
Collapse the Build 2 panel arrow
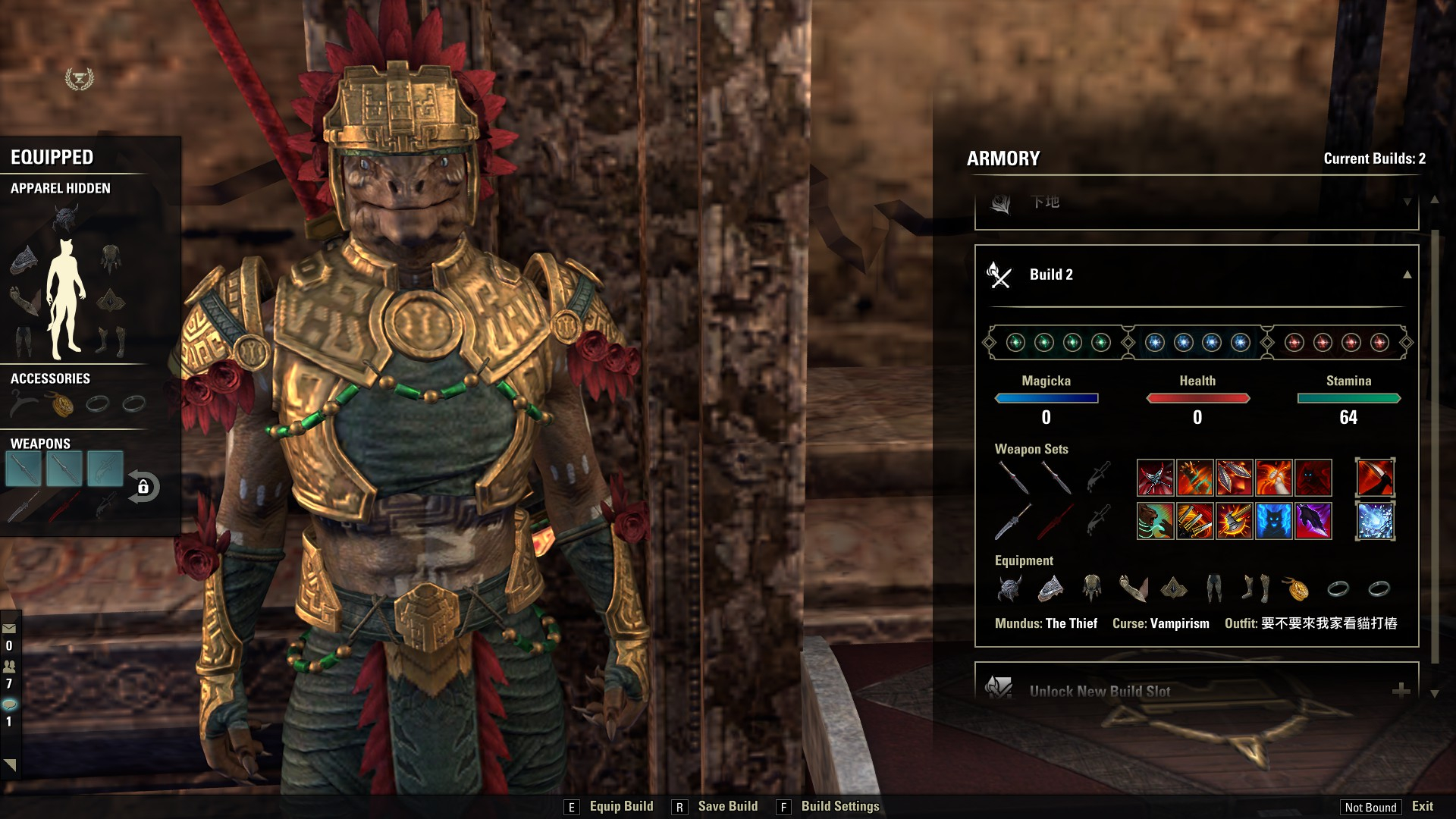[1407, 275]
